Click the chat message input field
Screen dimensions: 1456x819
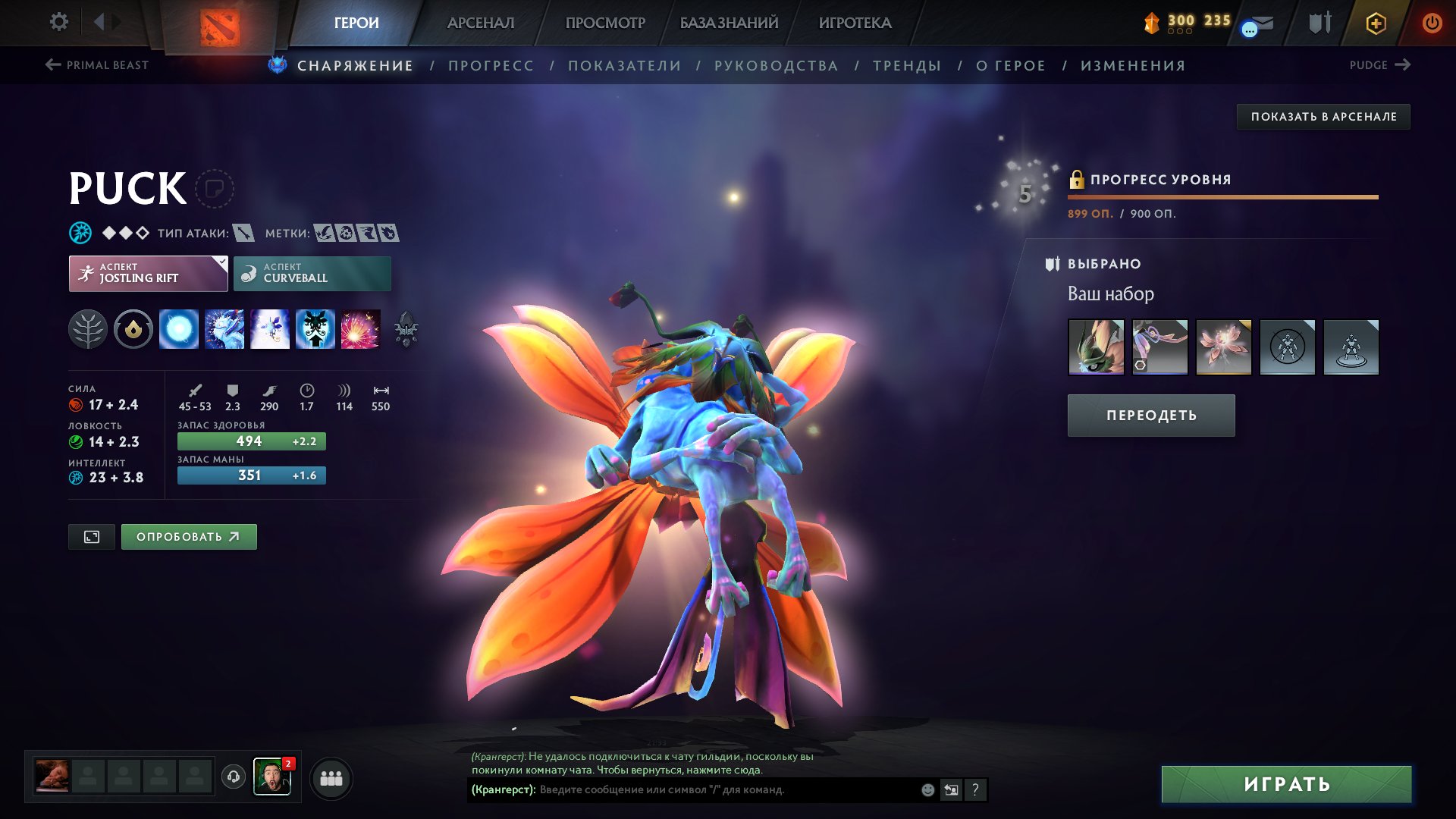[x=682, y=789]
